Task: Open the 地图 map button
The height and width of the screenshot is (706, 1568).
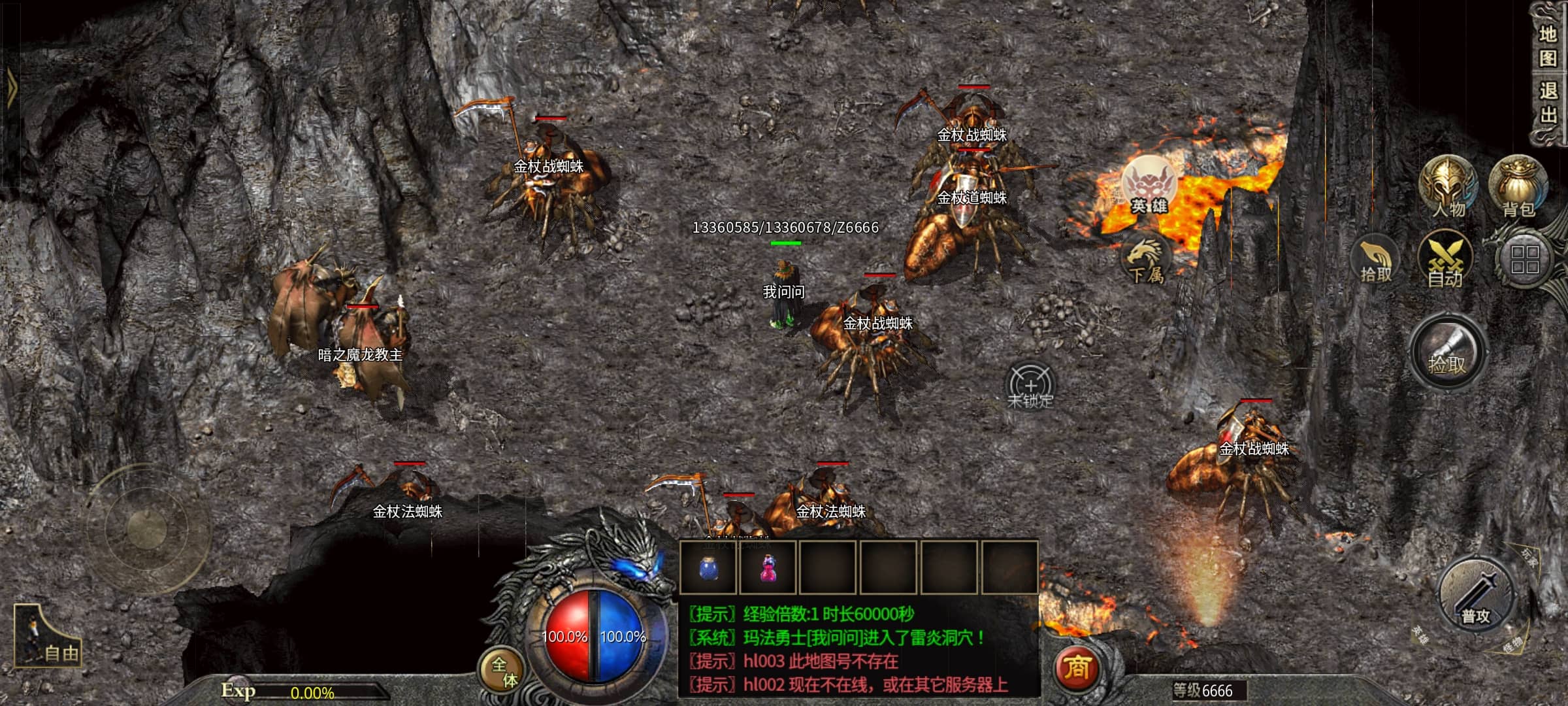Action: coord(1547,46)
